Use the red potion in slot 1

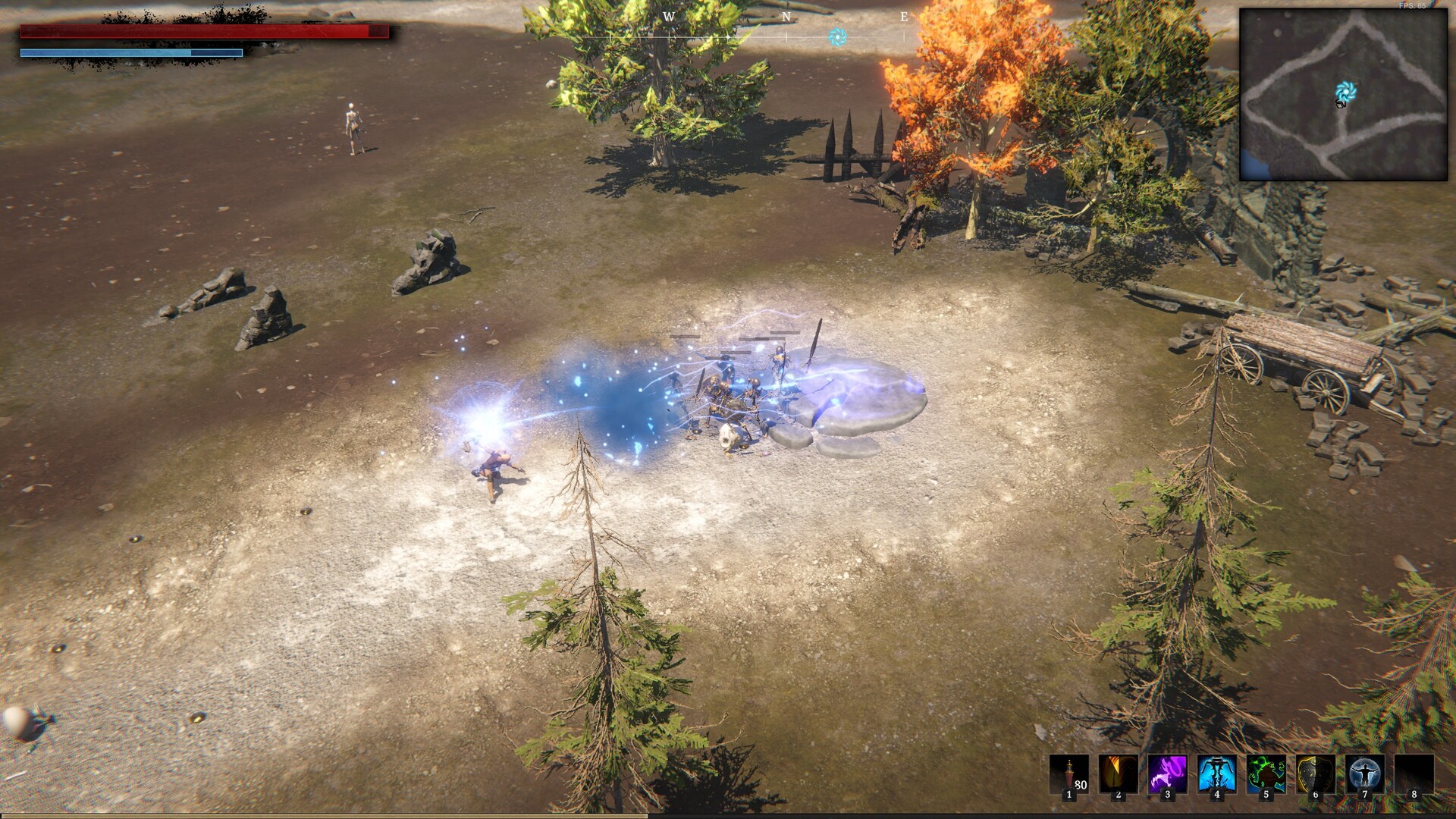click(1068, 774)
